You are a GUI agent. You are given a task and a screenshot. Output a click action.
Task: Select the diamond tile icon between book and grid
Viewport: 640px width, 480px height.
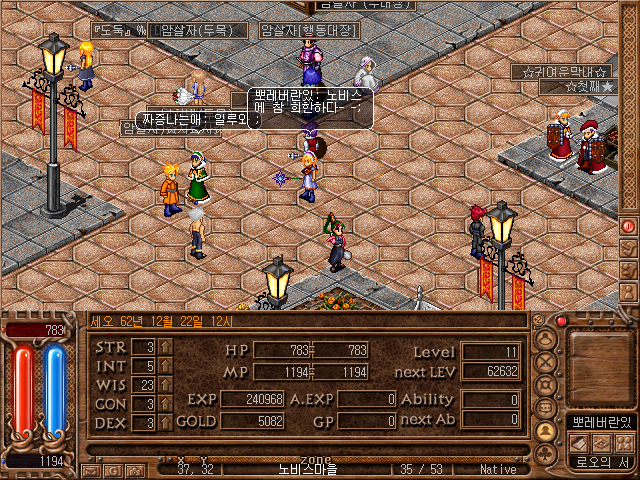(x=600, y=442)
